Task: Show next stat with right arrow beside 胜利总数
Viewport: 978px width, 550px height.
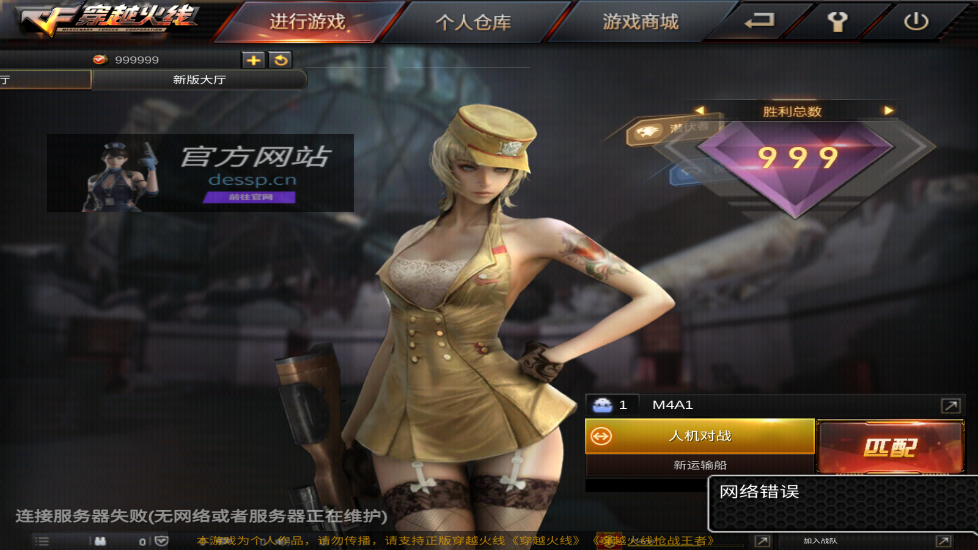Action: point(888,111)
